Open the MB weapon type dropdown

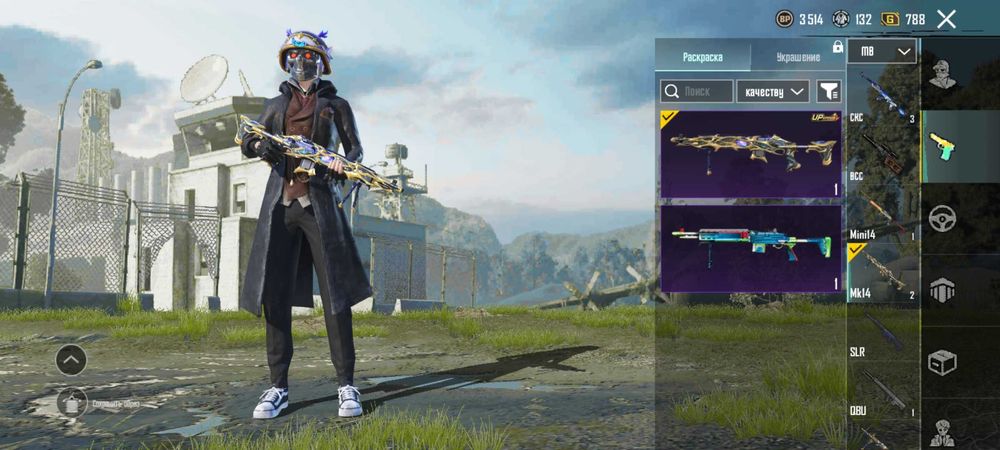click(882, 51)
